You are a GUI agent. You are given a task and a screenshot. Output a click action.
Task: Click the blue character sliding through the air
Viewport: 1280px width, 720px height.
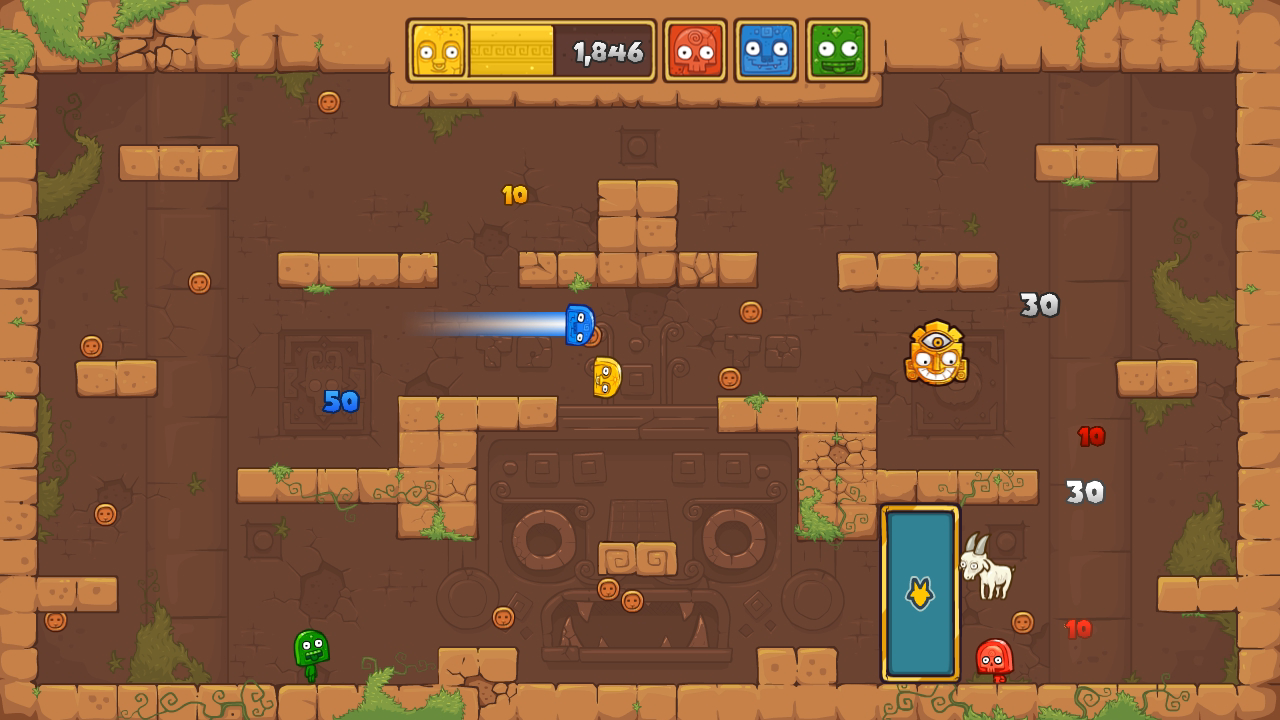578,324
